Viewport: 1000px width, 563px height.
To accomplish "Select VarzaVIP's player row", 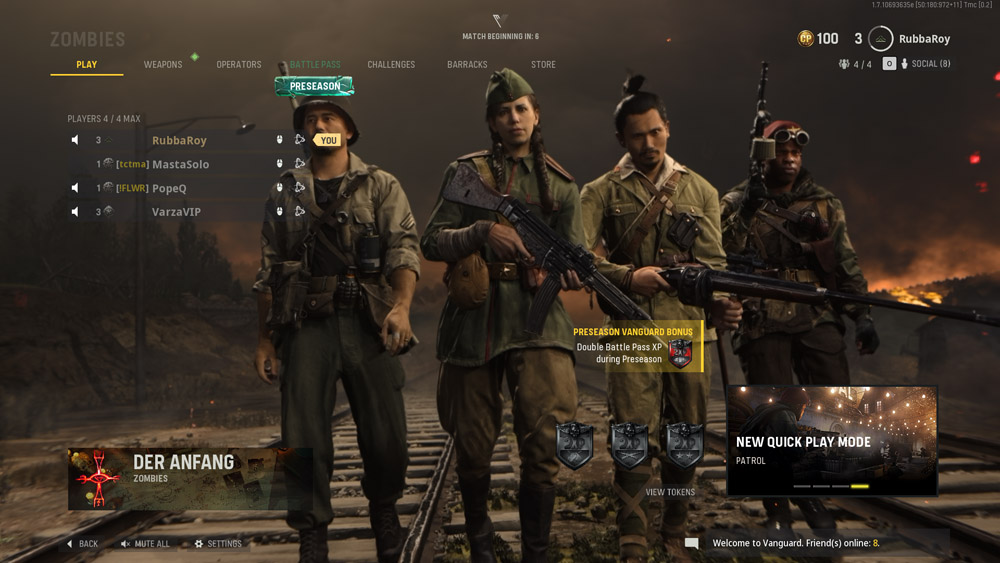I will (176, 212).
